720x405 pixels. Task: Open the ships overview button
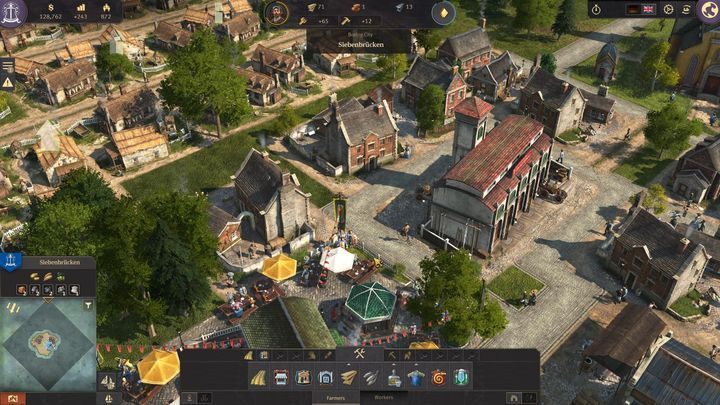point(107,381)
